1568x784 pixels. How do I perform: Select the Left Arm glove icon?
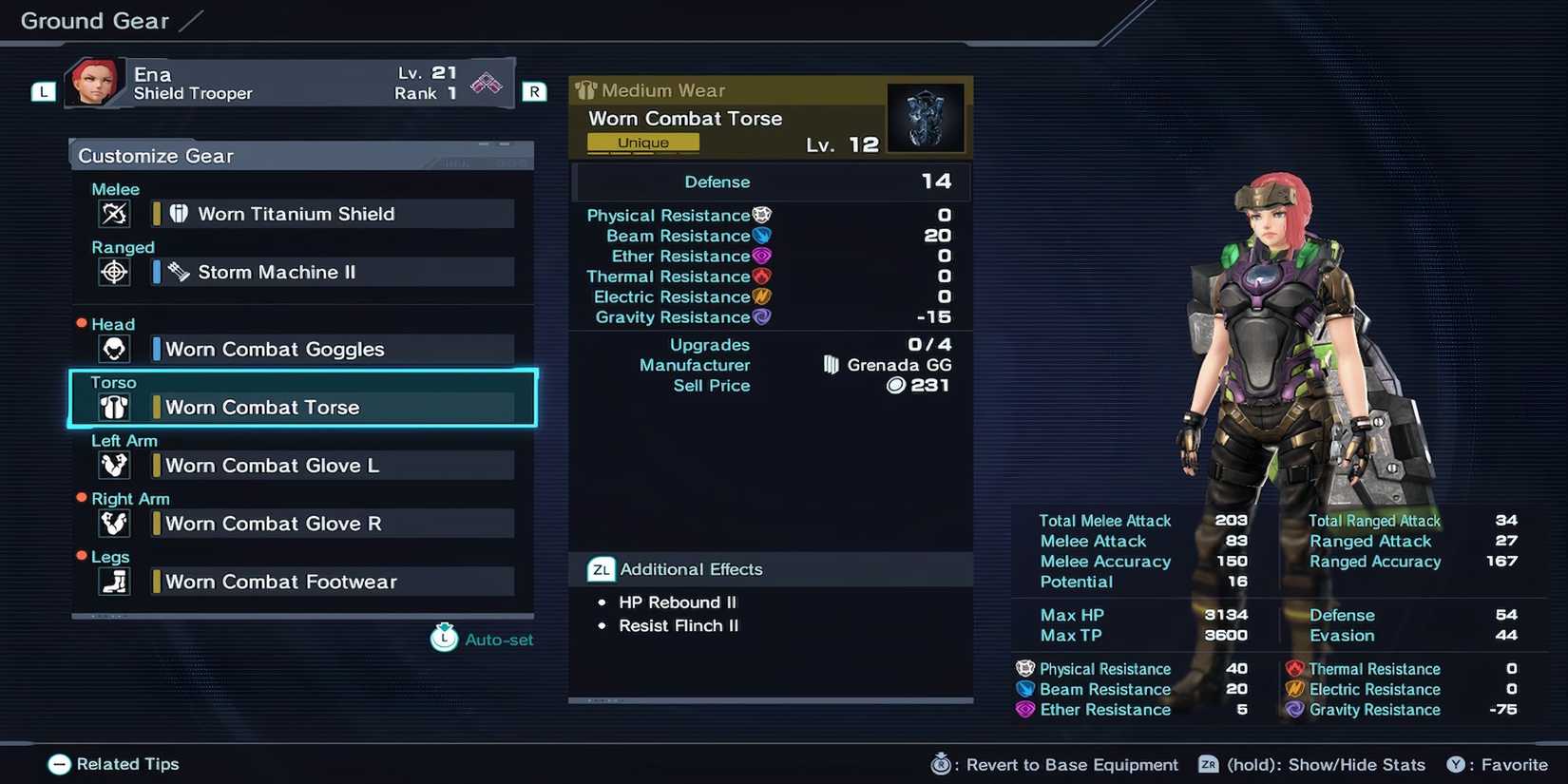(x=114, y=465)
